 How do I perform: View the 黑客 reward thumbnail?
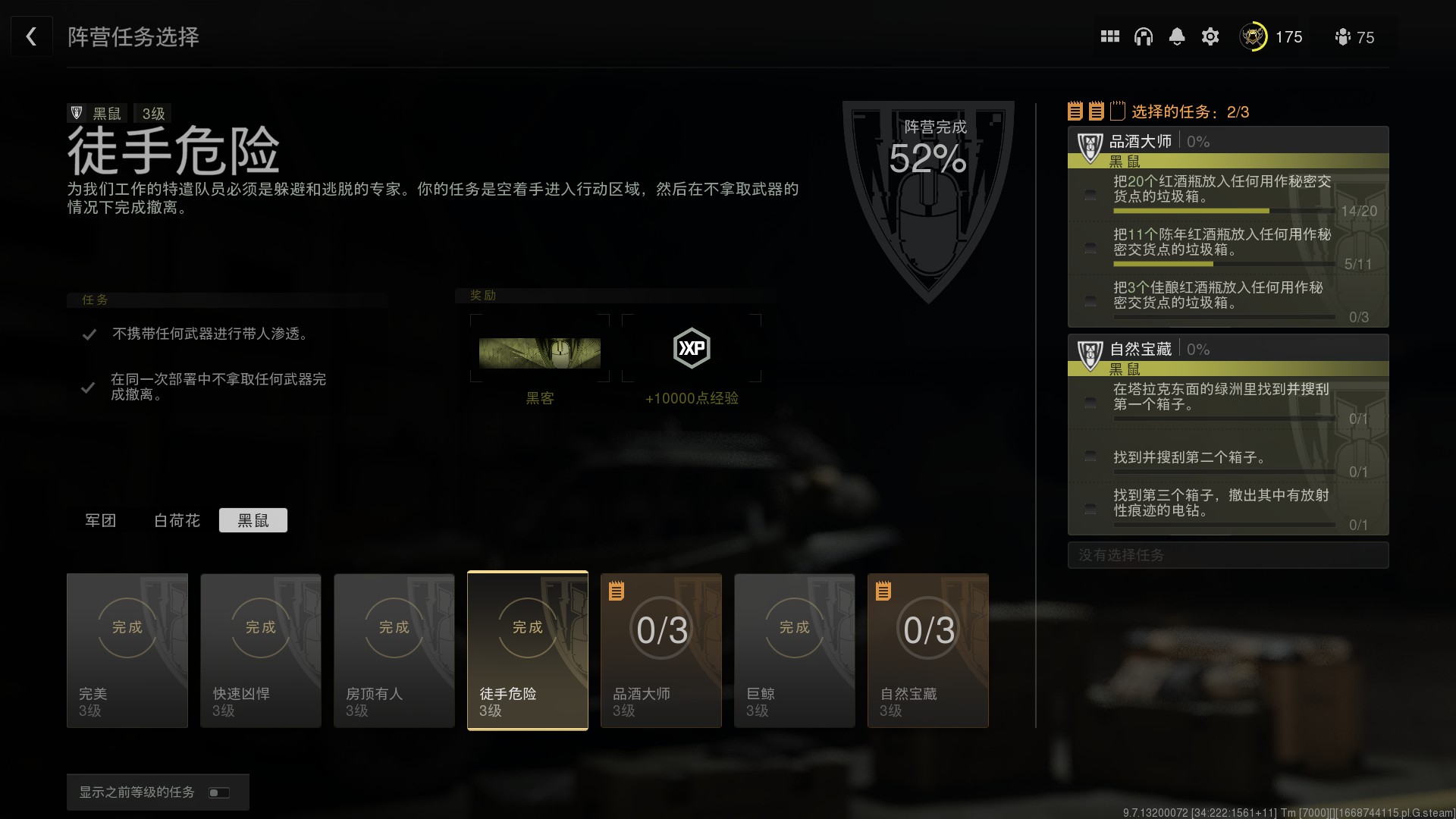click(540, 353)
